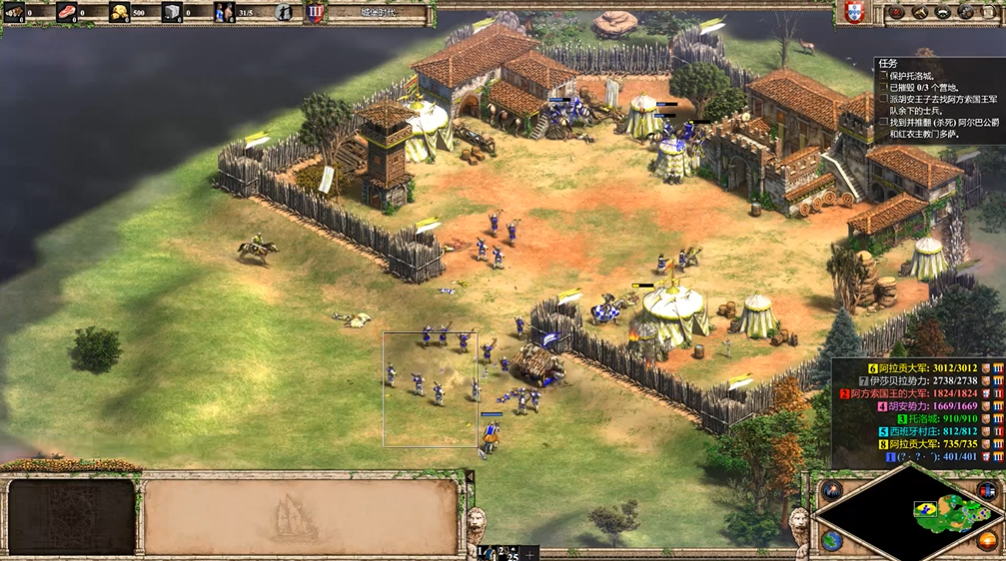Click the population icon
The image size is (1006, 561).
[224, 13]
